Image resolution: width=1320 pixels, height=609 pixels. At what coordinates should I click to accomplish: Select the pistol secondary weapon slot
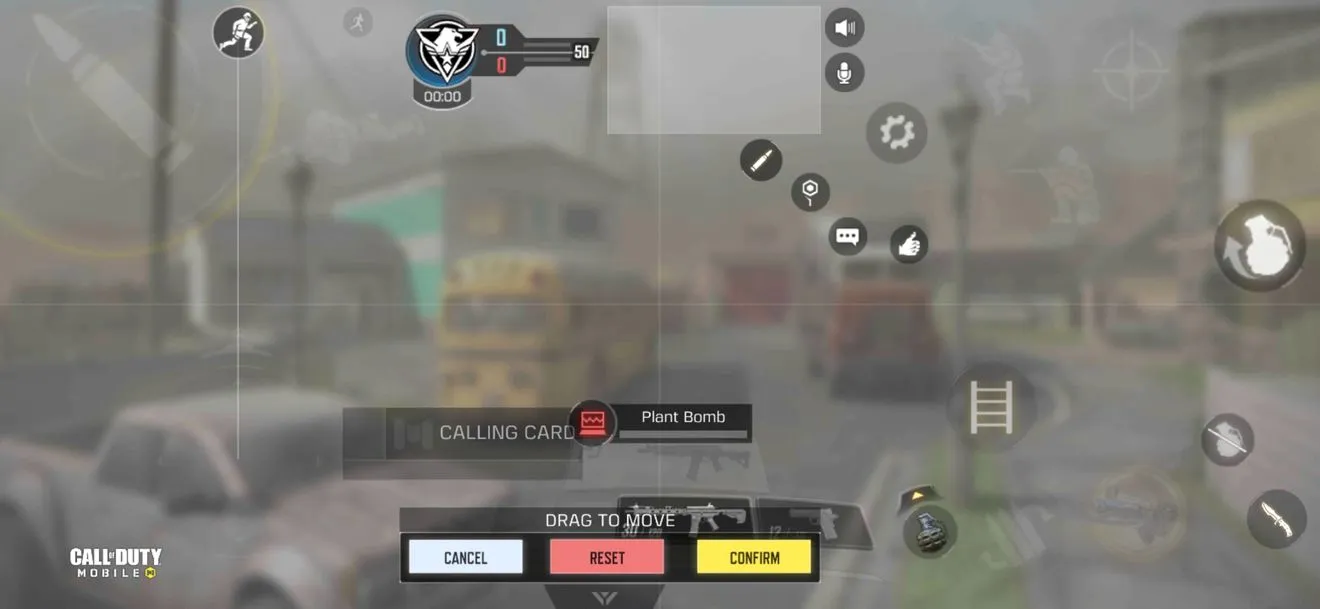(812, 522)
